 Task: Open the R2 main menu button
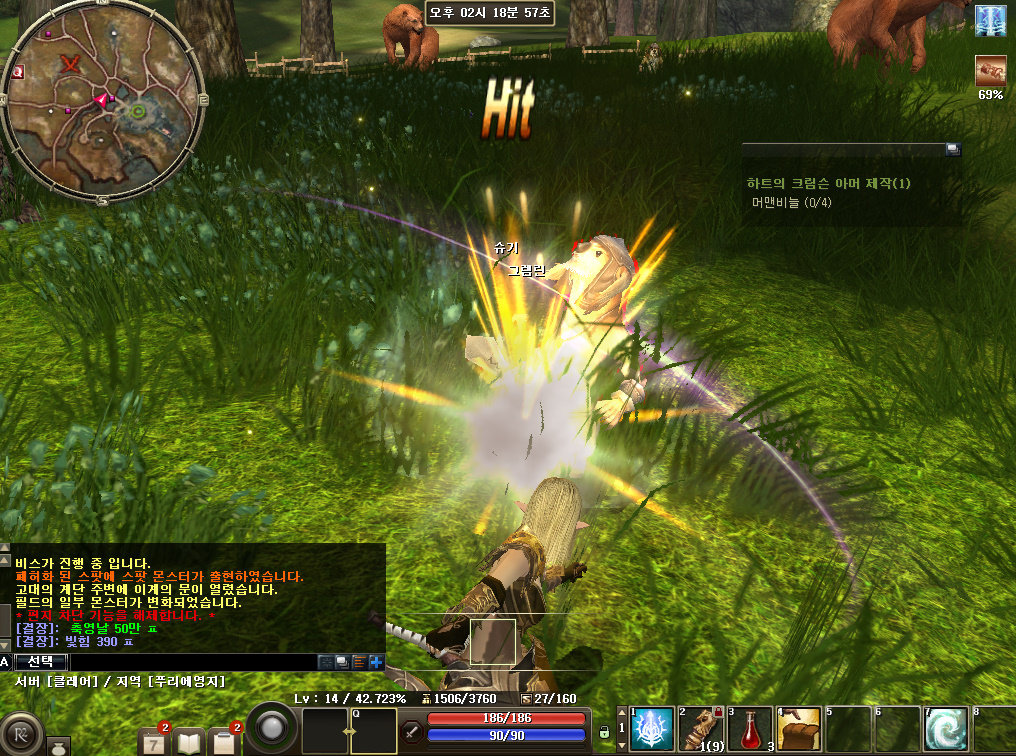point(21,731)
